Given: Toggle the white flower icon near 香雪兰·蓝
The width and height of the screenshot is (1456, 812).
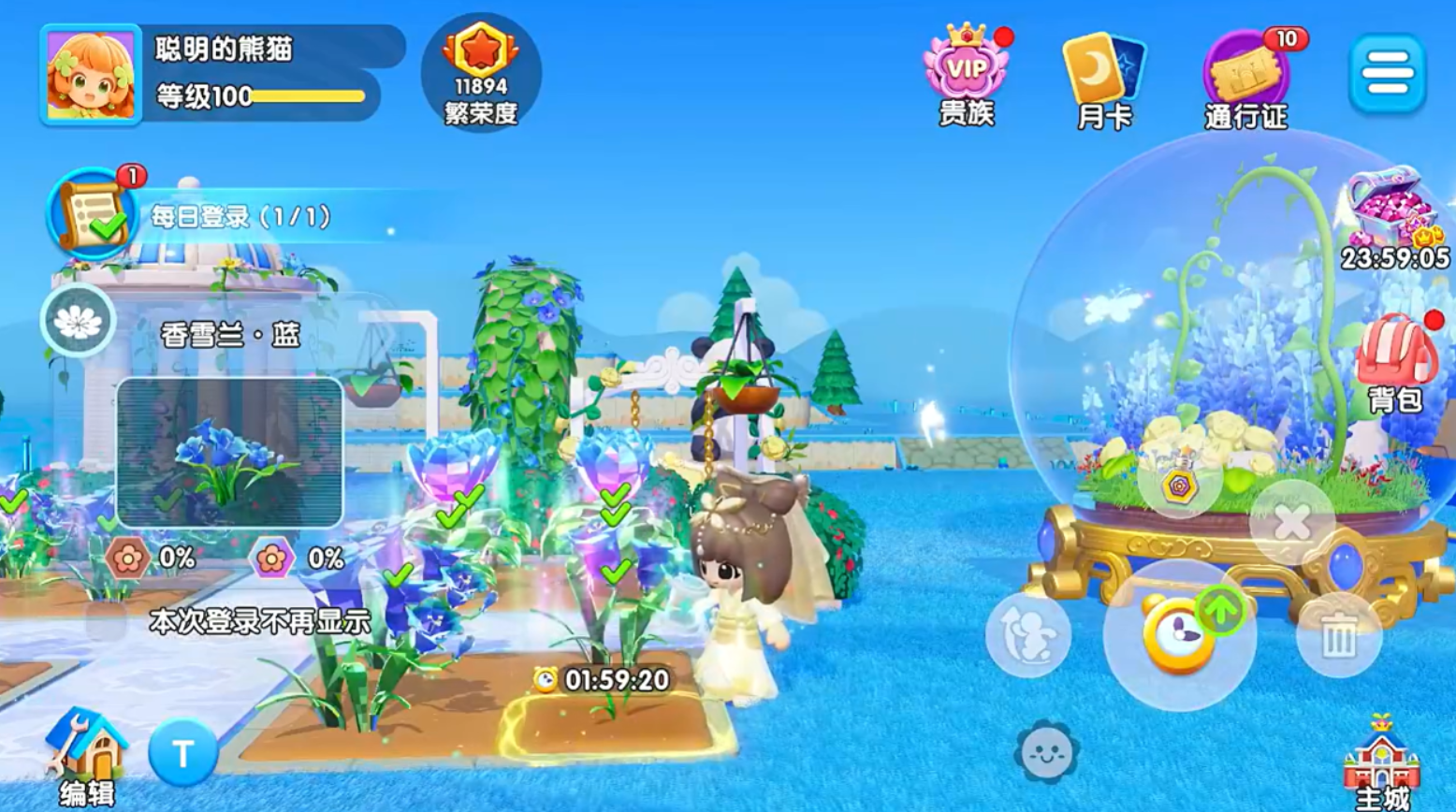Looking at the screenshot, I should click(x=77, y=321).
